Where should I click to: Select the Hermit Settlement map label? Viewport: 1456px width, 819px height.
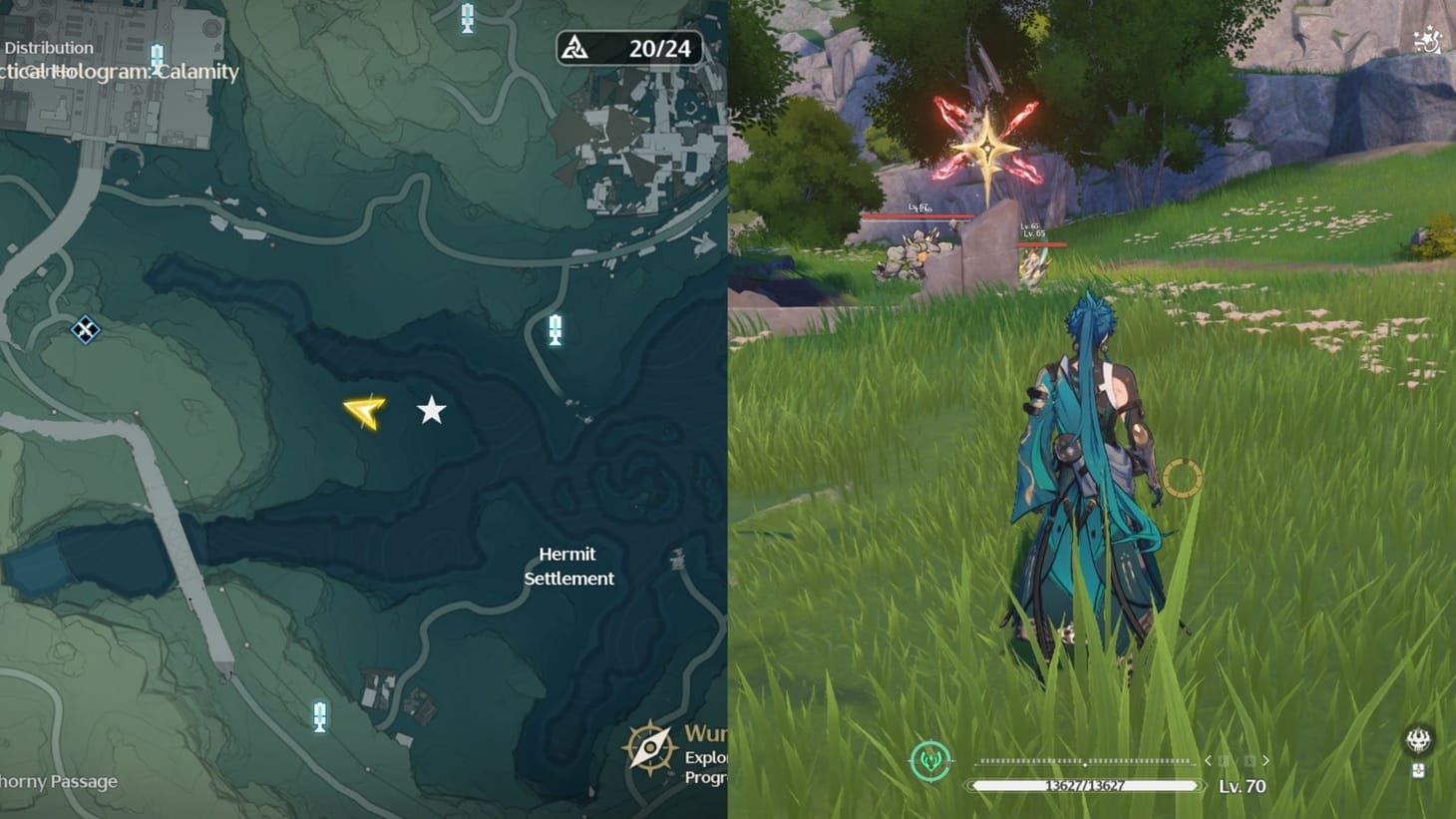click(567, 566)
